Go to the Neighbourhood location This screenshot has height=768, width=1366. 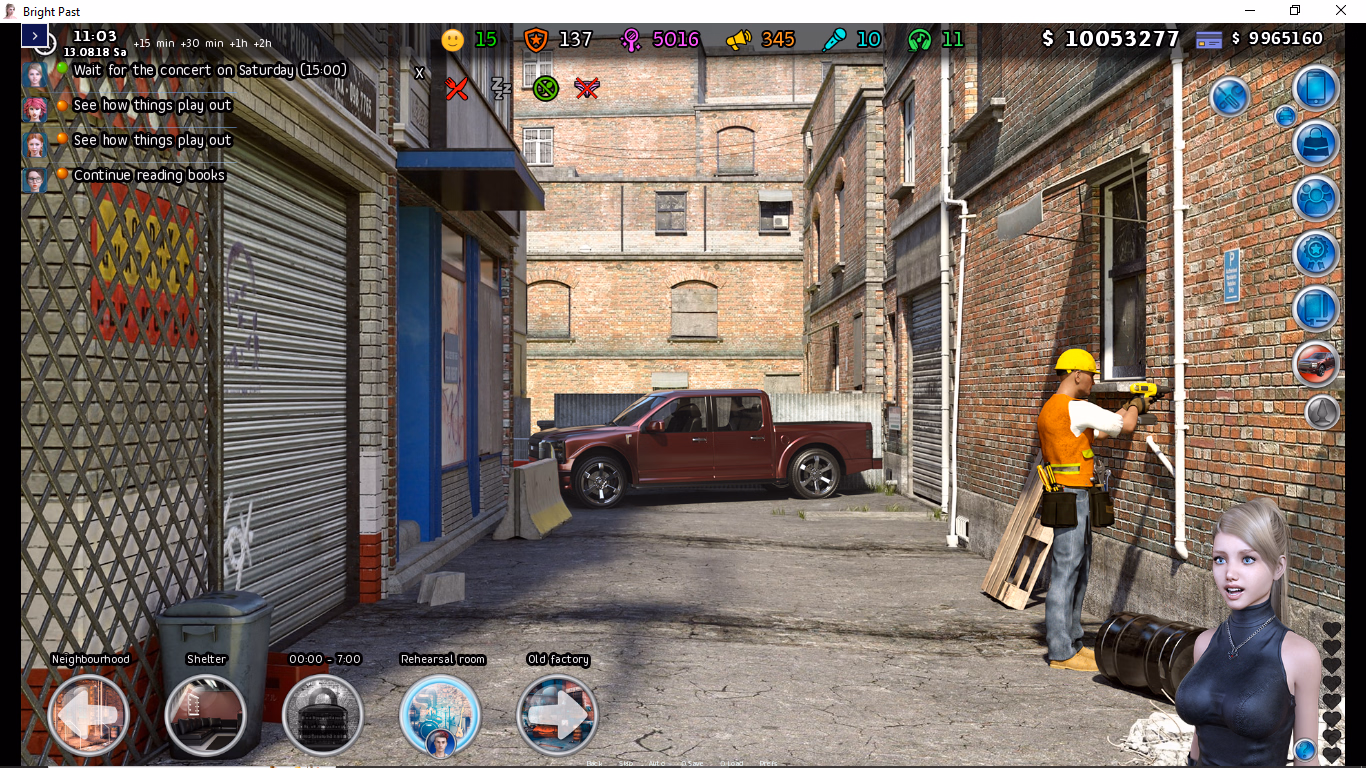(x=89, y=715)
